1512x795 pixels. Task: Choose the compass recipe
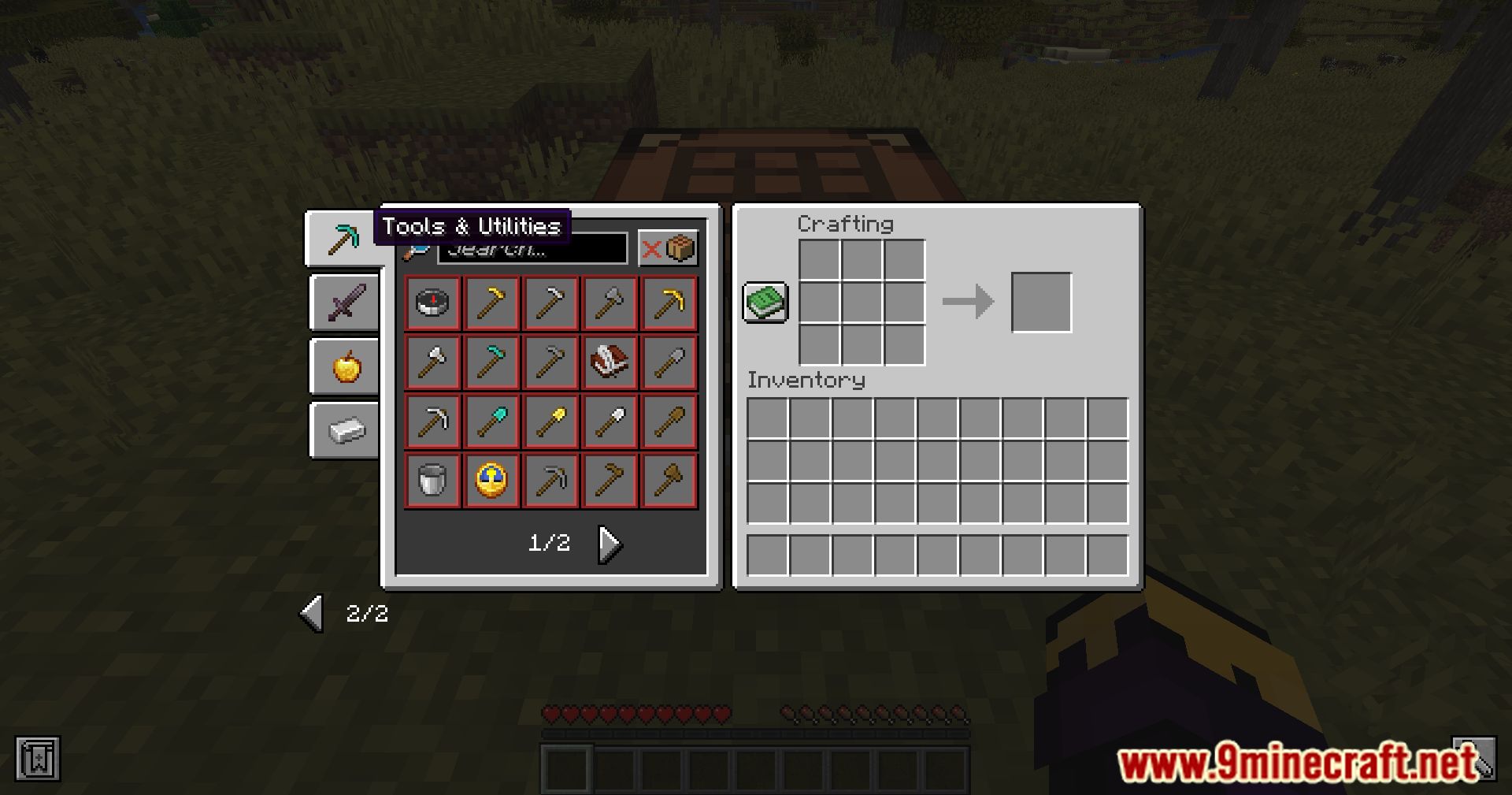432,303
